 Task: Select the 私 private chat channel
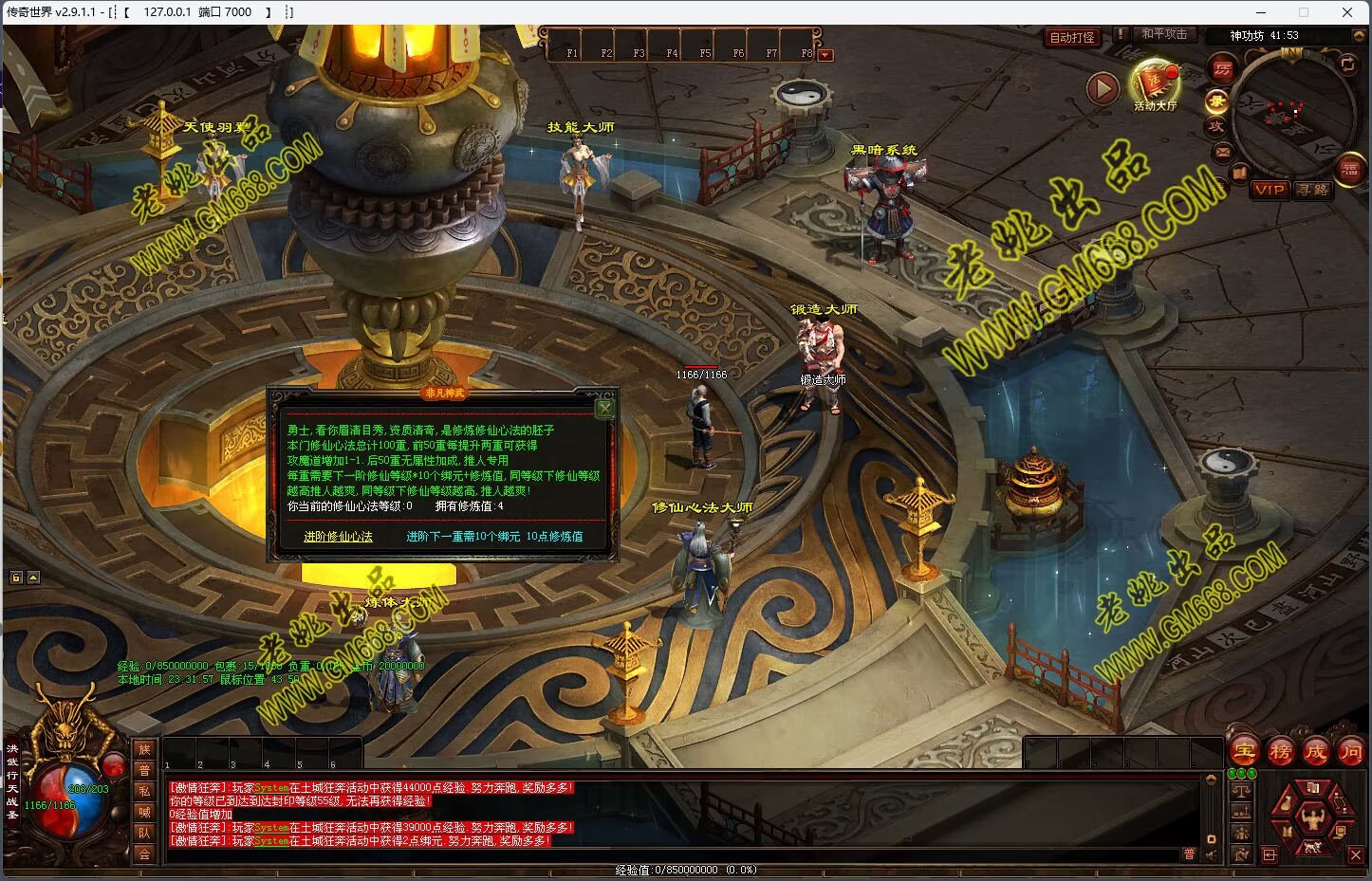tap(144, 791)
